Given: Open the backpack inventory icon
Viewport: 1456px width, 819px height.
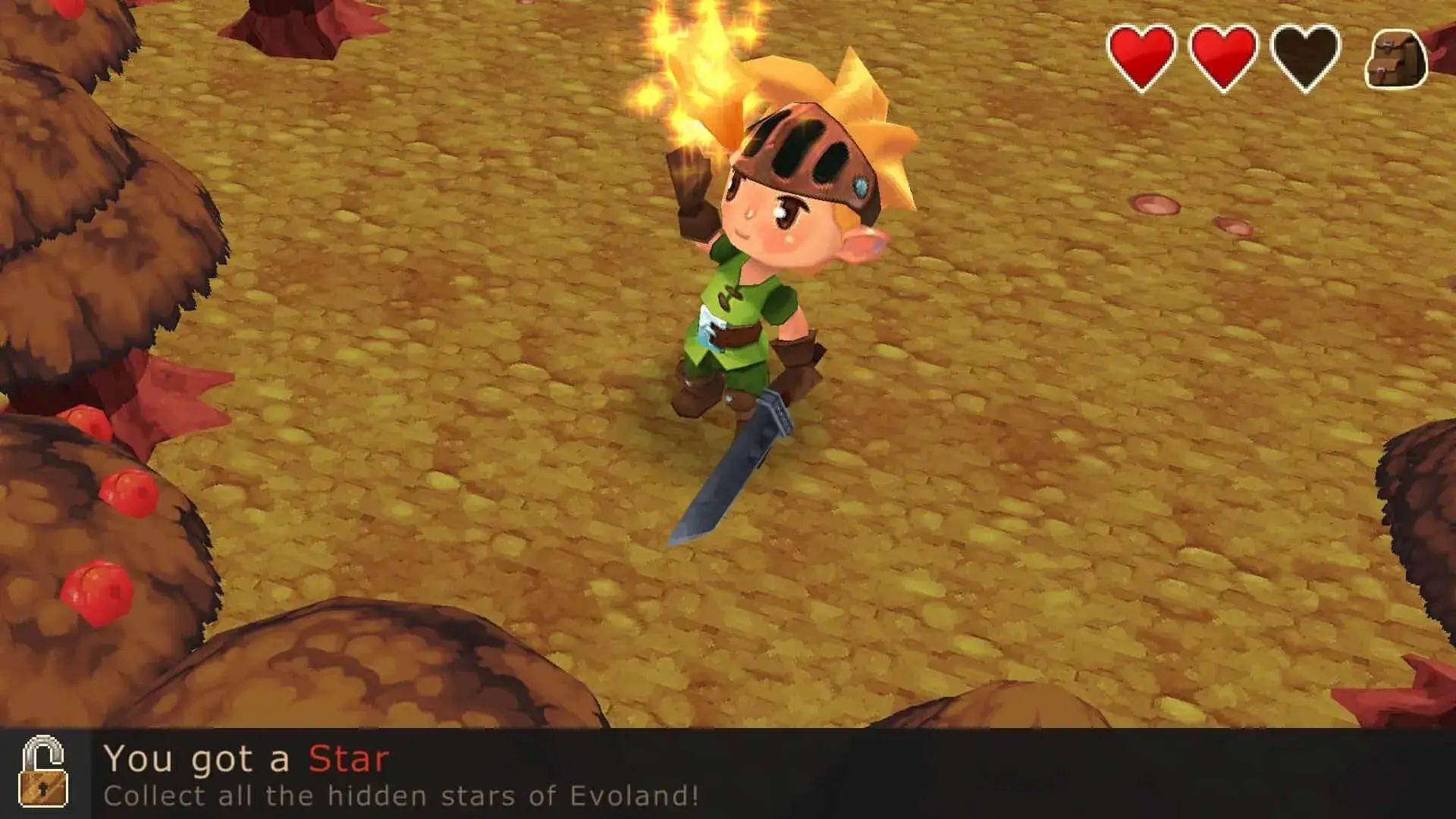Looking at the screenshot, I should pos(1396,59).
